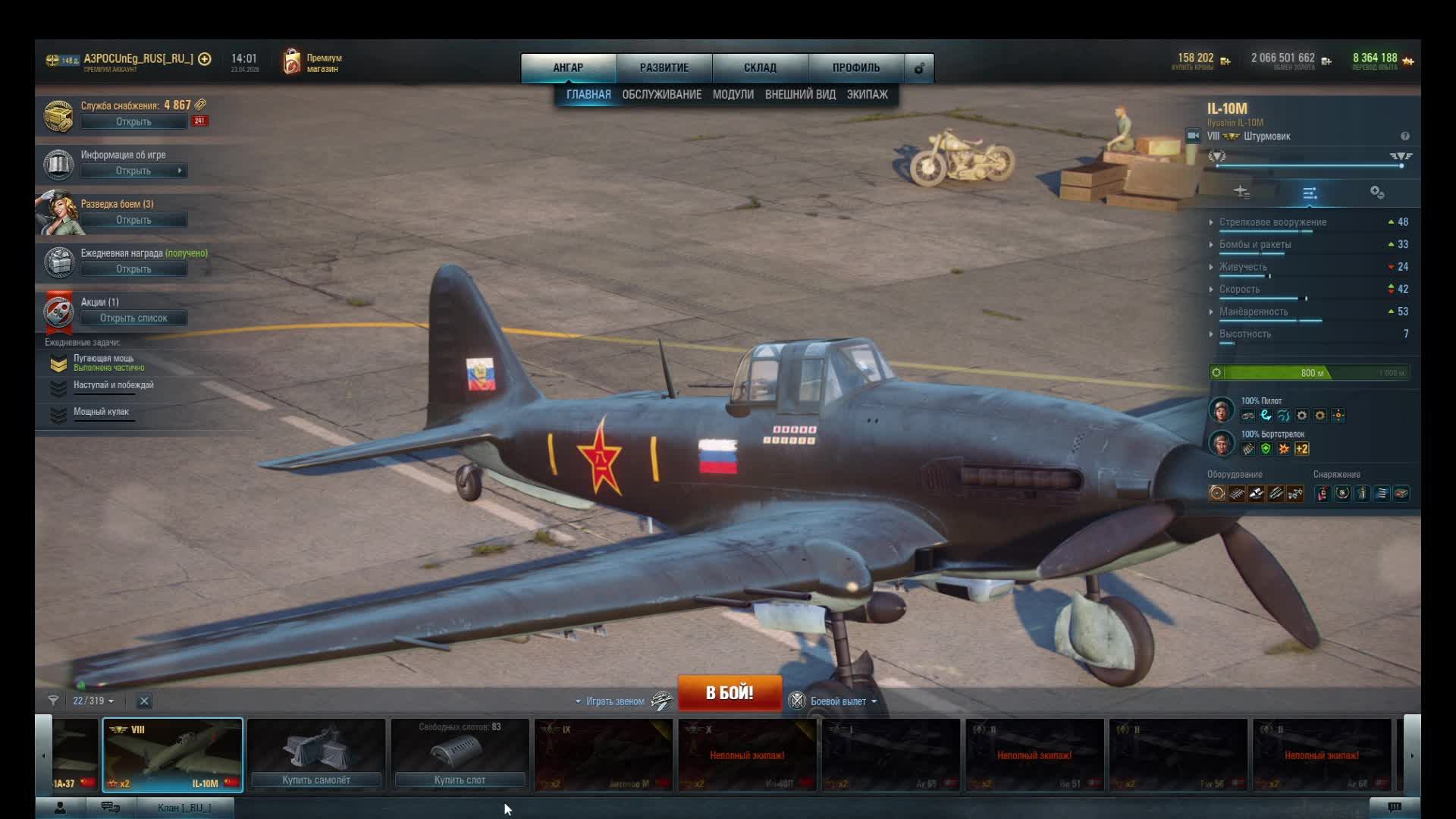Viewport: 1456px width, 819px height.
Task: Open the ОБСЛУЖИВАНИЕ submenu
Action: coord(661,95)
